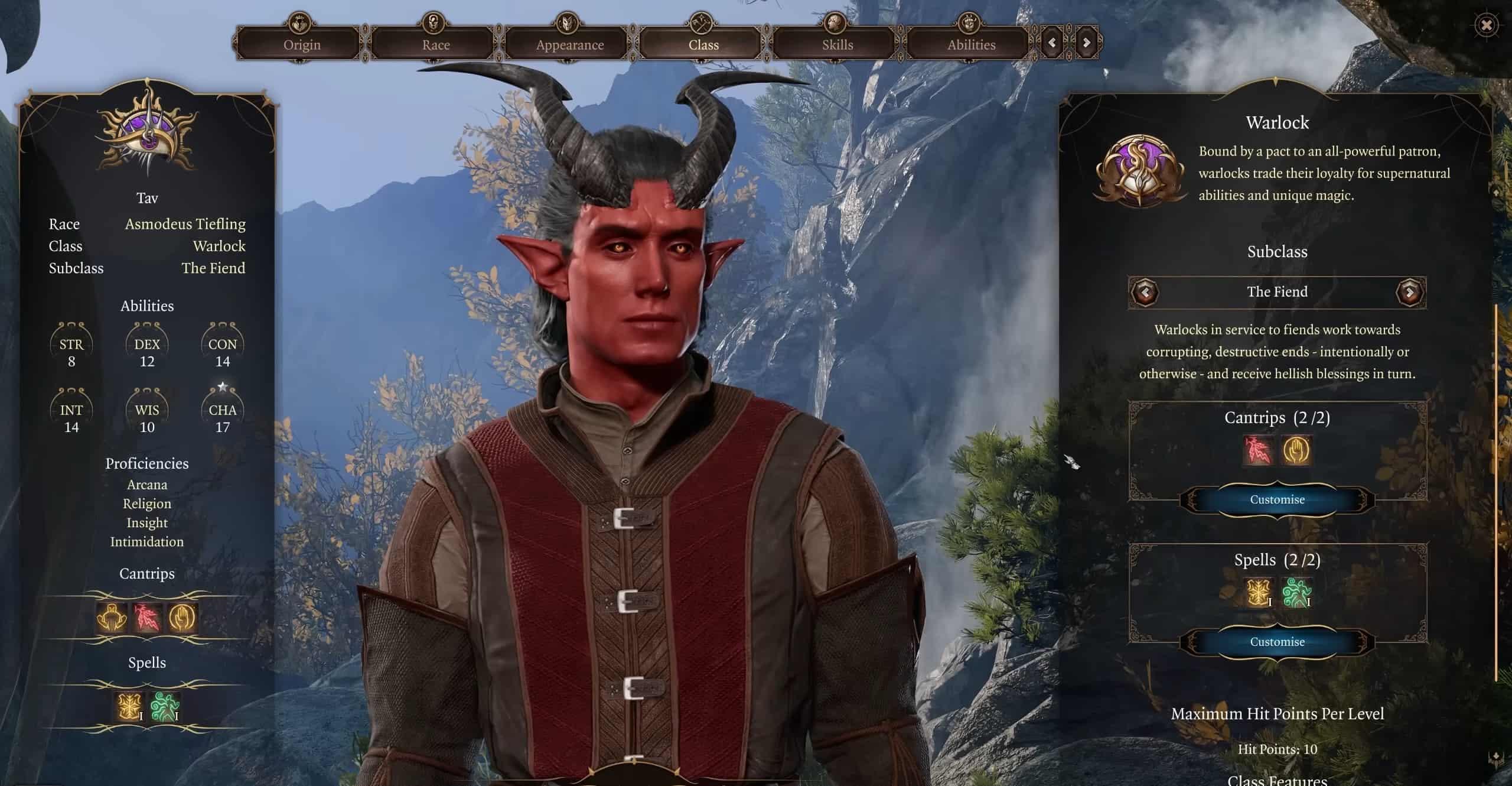The height and width of the screenshot is (786, 1512).
Task: Close the character creation screen
Action: pyautogui.click(x=1486, y=25)
